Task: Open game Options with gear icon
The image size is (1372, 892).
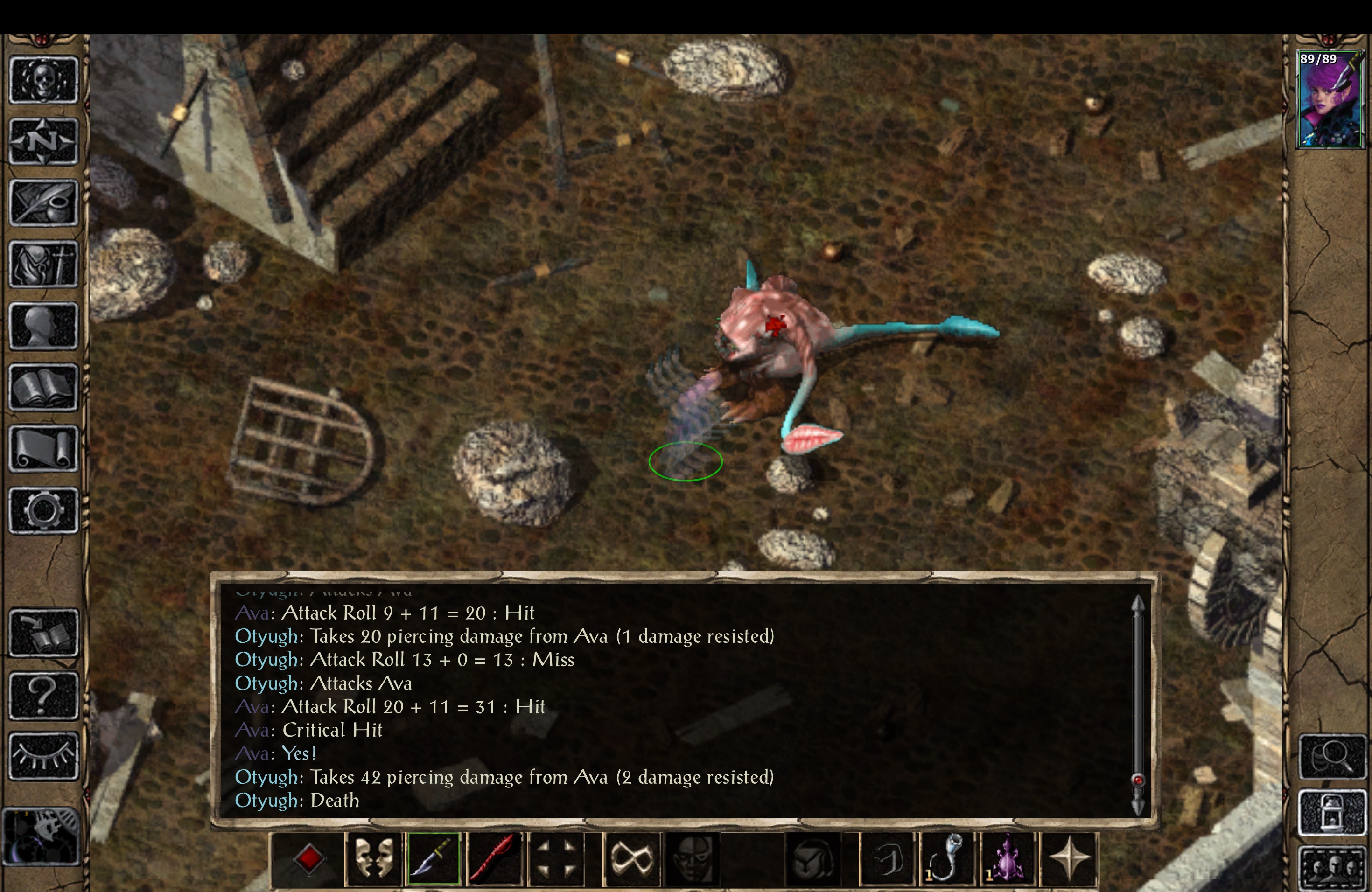Action: [x=43, y=509]
